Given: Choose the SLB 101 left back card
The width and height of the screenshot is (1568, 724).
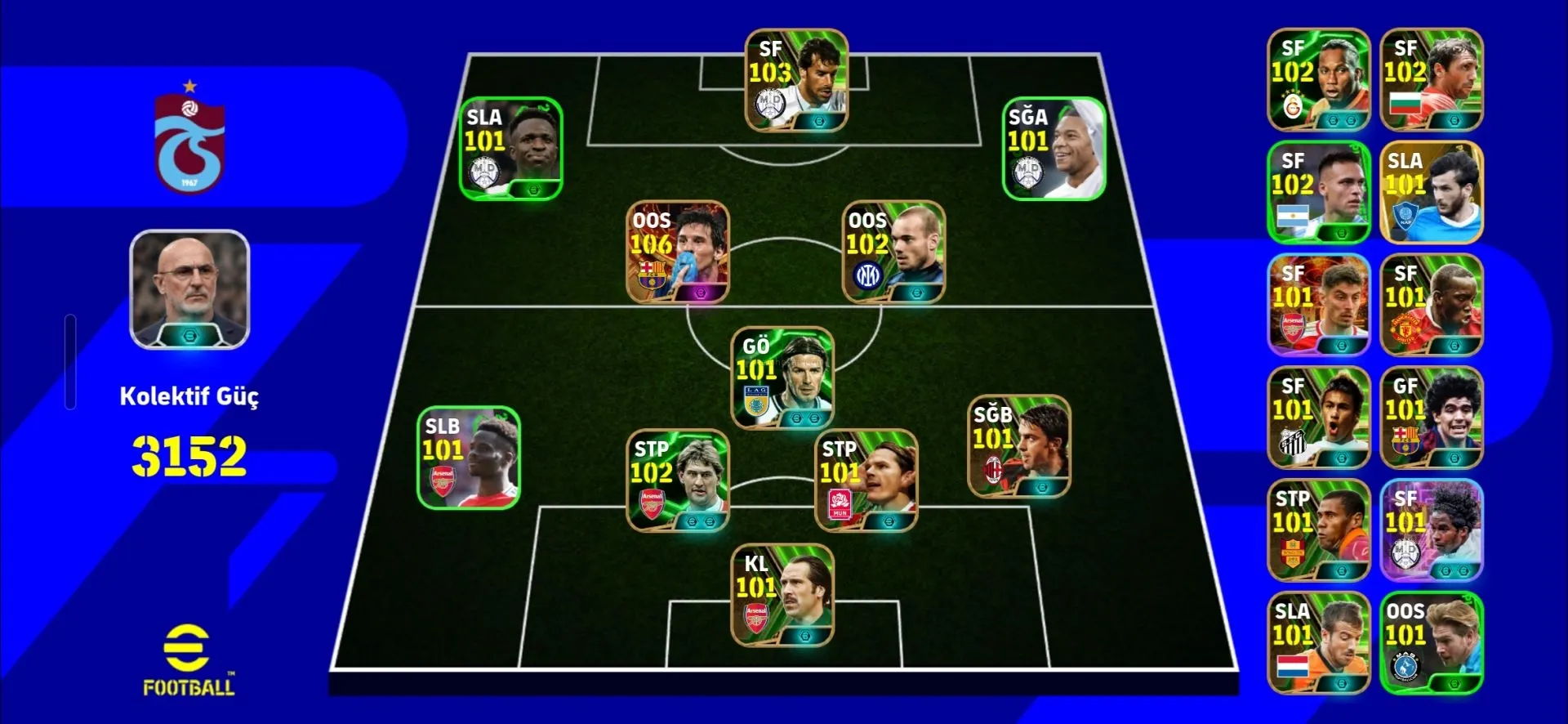Looking at the screenshot, I should click(469, 458).
